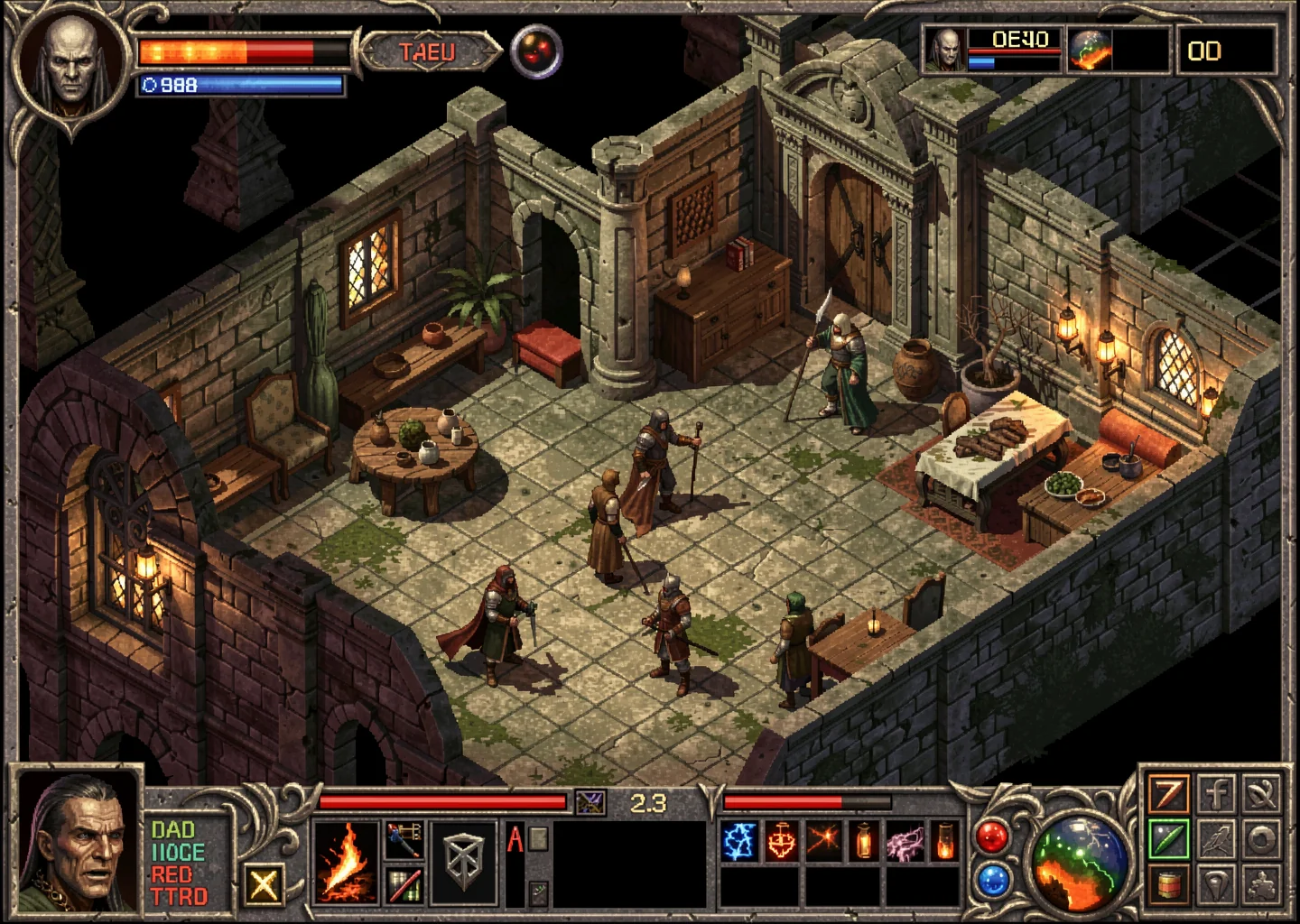Image resolution: width=1300 pixels, height=924 pixels.
Task: Select the dark red orb icon
Action: pos(536,51)
